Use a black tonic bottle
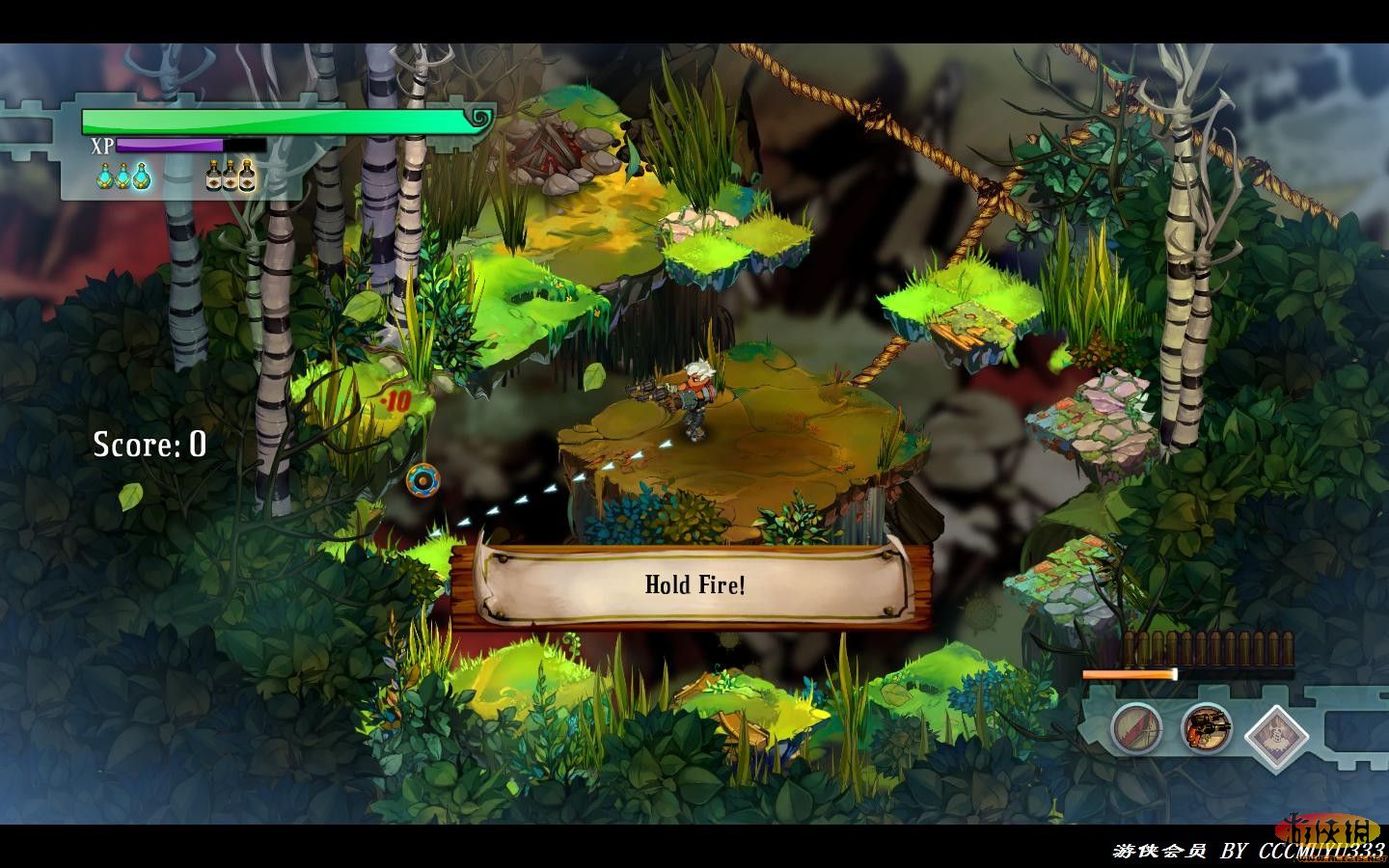The image size is (1389, 868). click(x=231, y=176)
